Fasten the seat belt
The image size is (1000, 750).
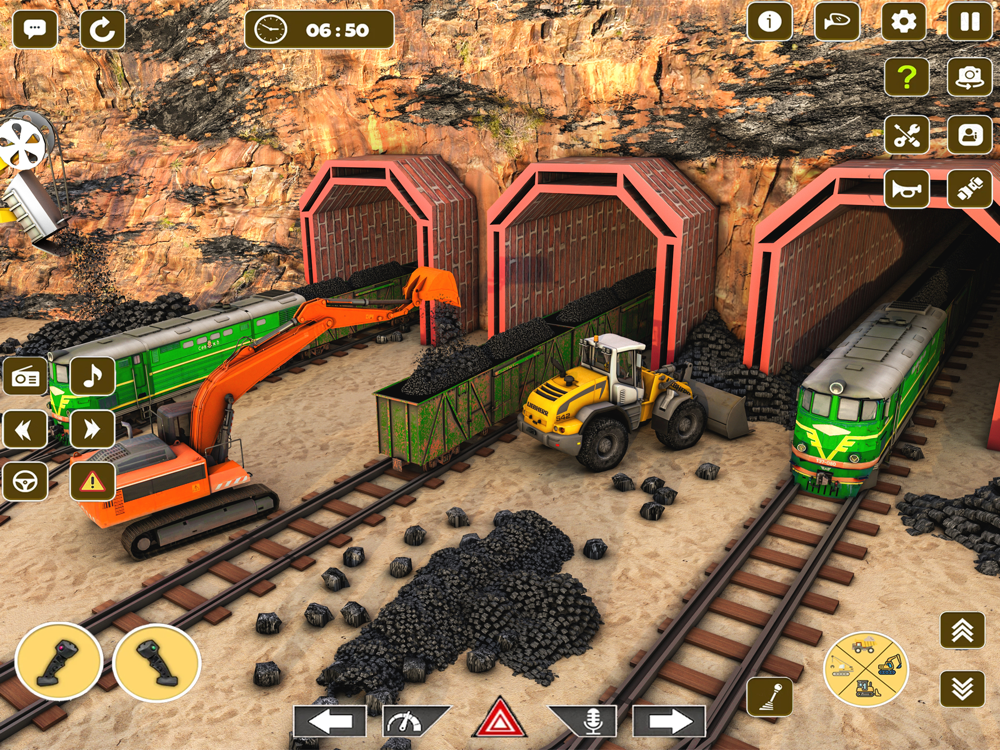pos(969,188)
